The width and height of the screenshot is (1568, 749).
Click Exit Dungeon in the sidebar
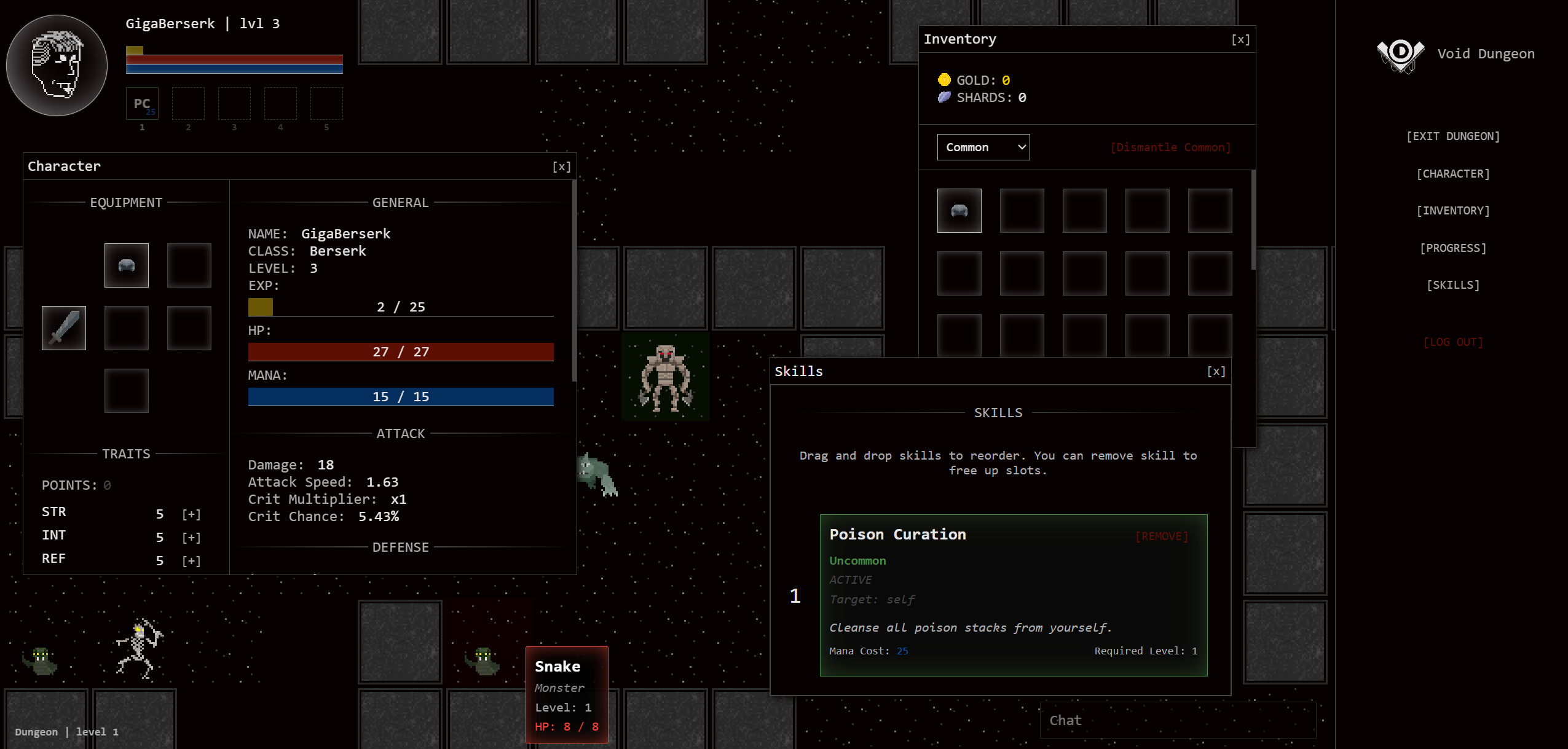tap(1453, 136)
